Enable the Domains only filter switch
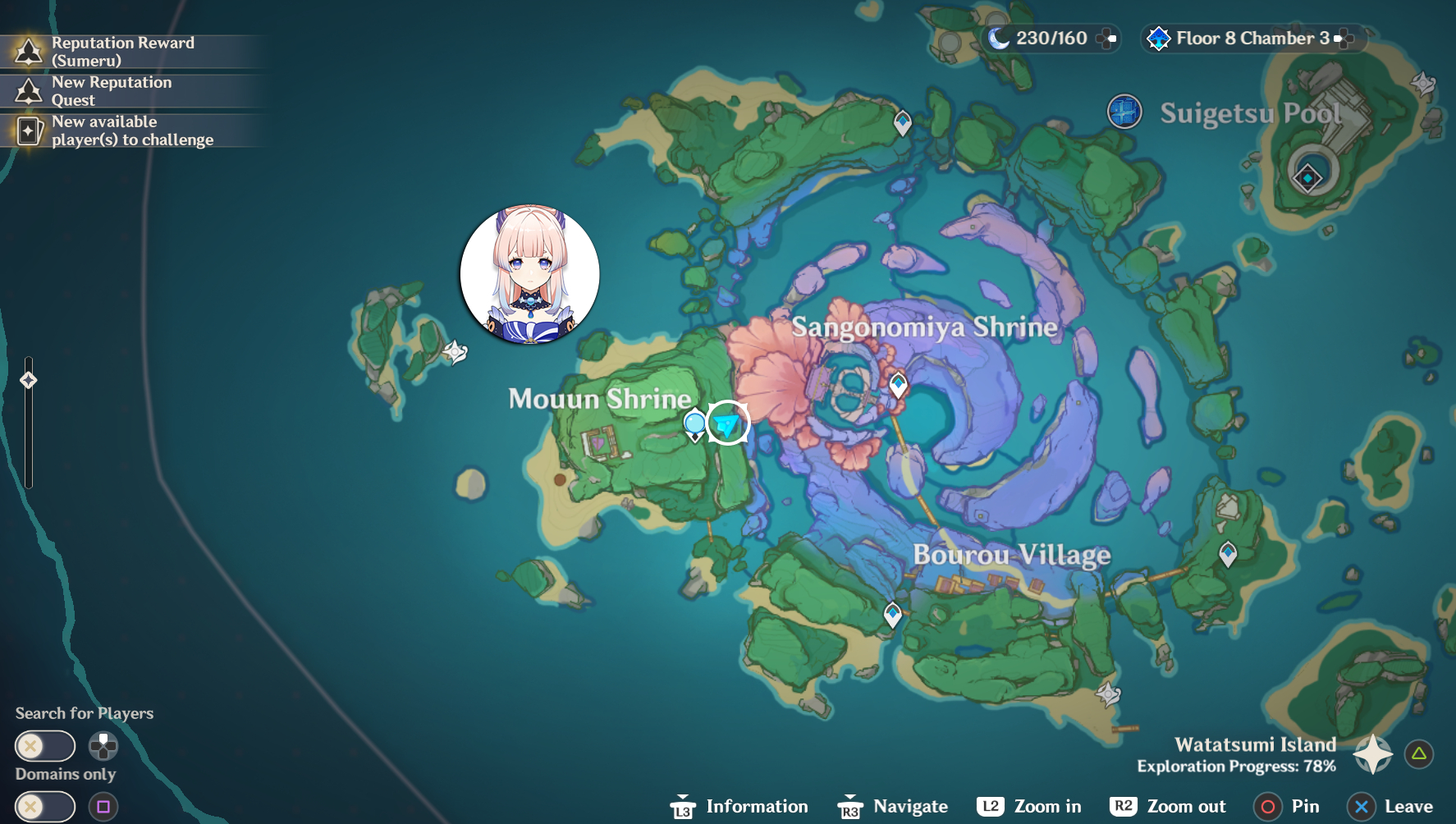 45,808
